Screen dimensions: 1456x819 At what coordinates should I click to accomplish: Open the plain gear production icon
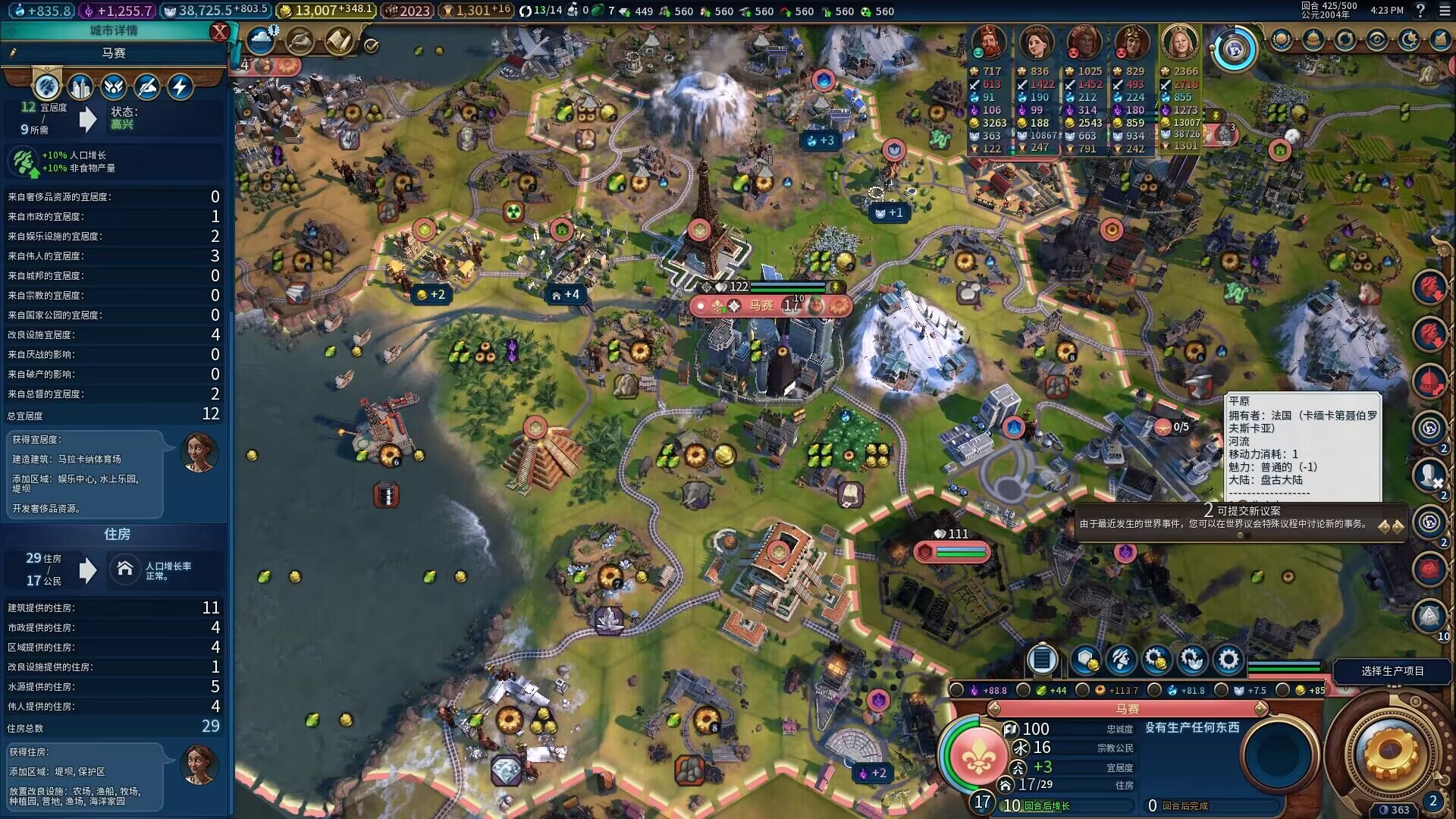[1228, 660]
